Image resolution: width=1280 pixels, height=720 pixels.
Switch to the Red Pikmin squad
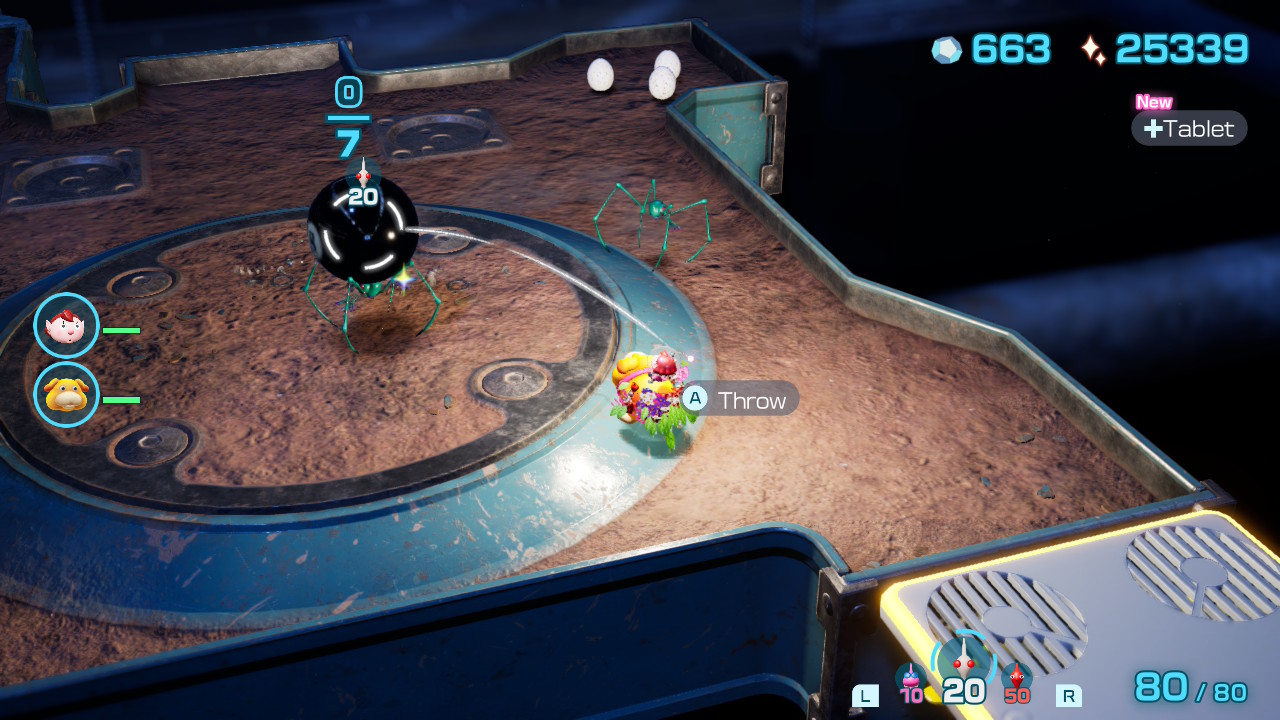click(x=1017, y=680)
